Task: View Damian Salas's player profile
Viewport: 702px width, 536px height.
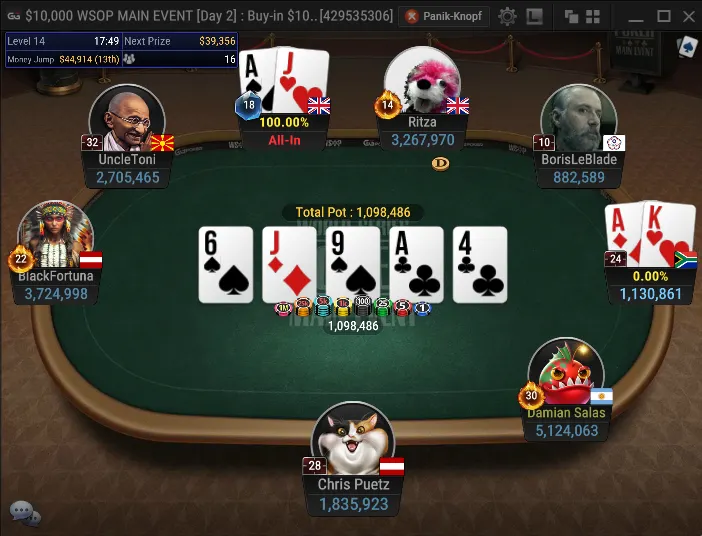Action: coord(566,377)
